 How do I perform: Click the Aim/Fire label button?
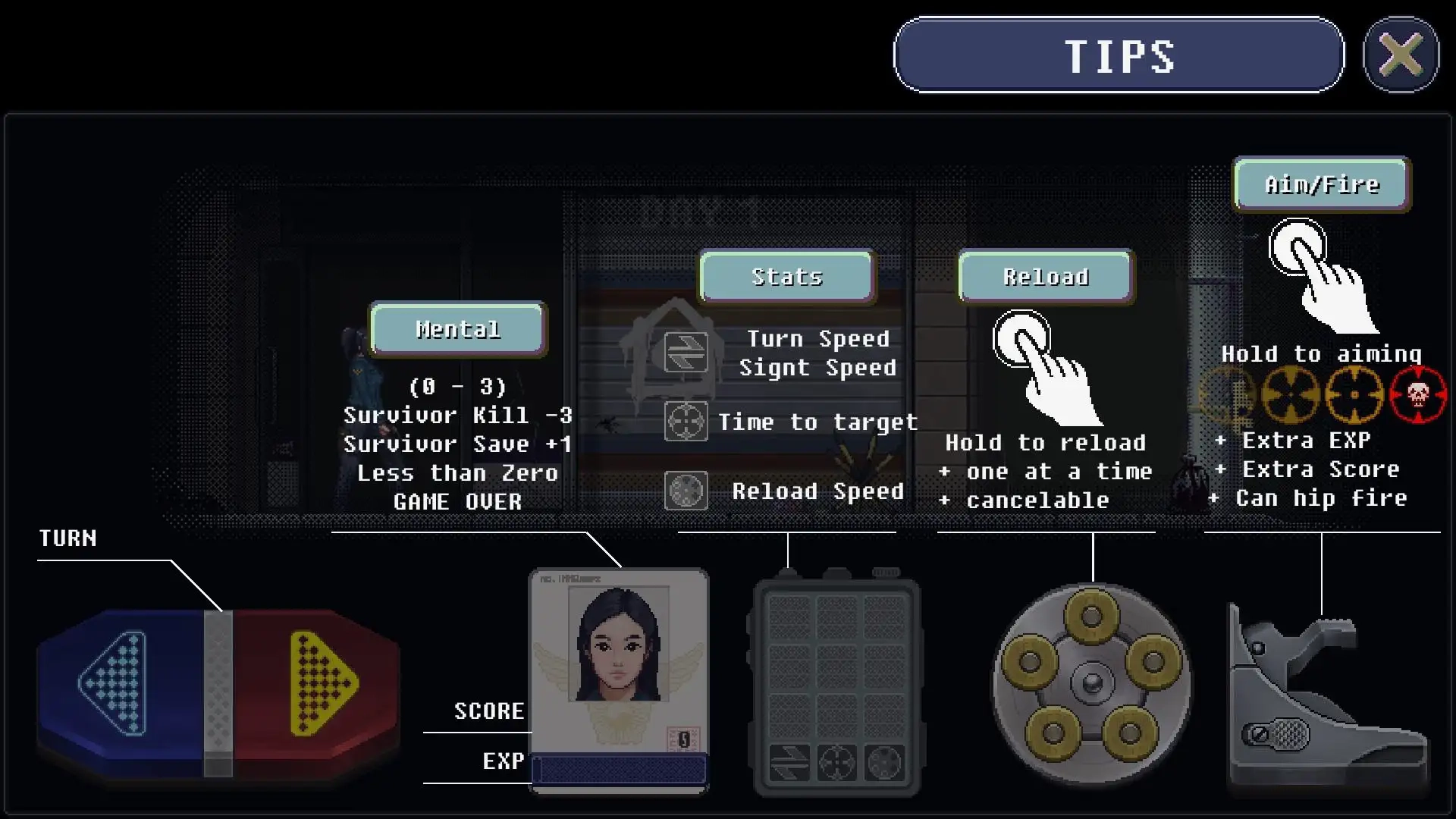pos(1322,184)
